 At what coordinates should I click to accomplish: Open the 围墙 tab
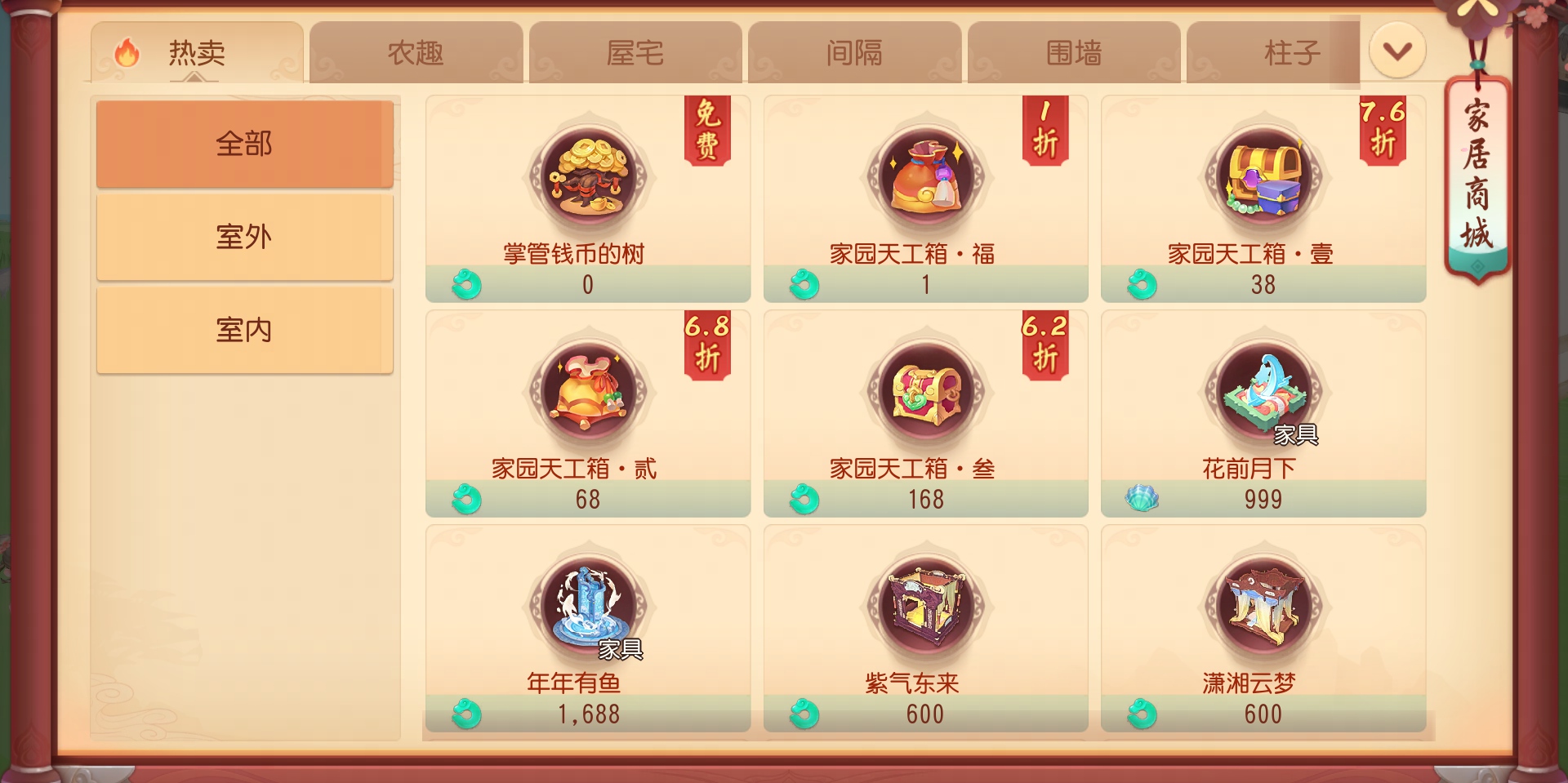pos(1074,51)
